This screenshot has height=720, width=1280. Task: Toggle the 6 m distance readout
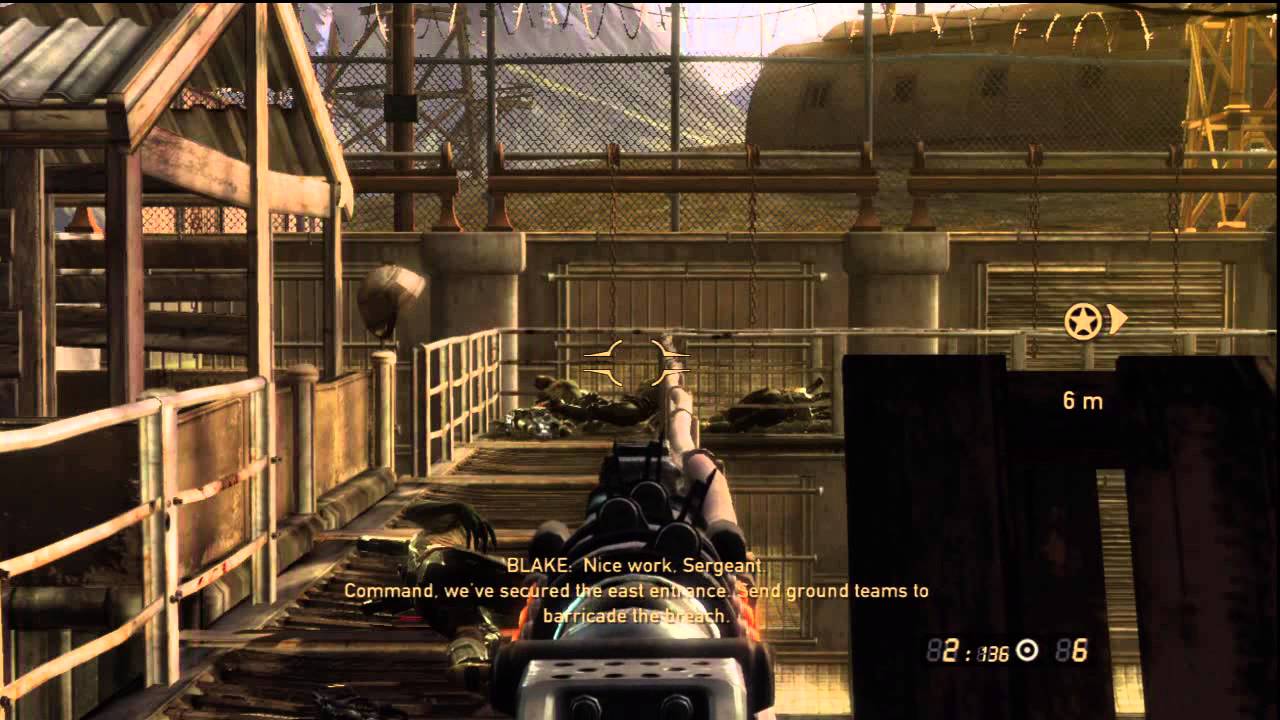(x=1083, y=398)
